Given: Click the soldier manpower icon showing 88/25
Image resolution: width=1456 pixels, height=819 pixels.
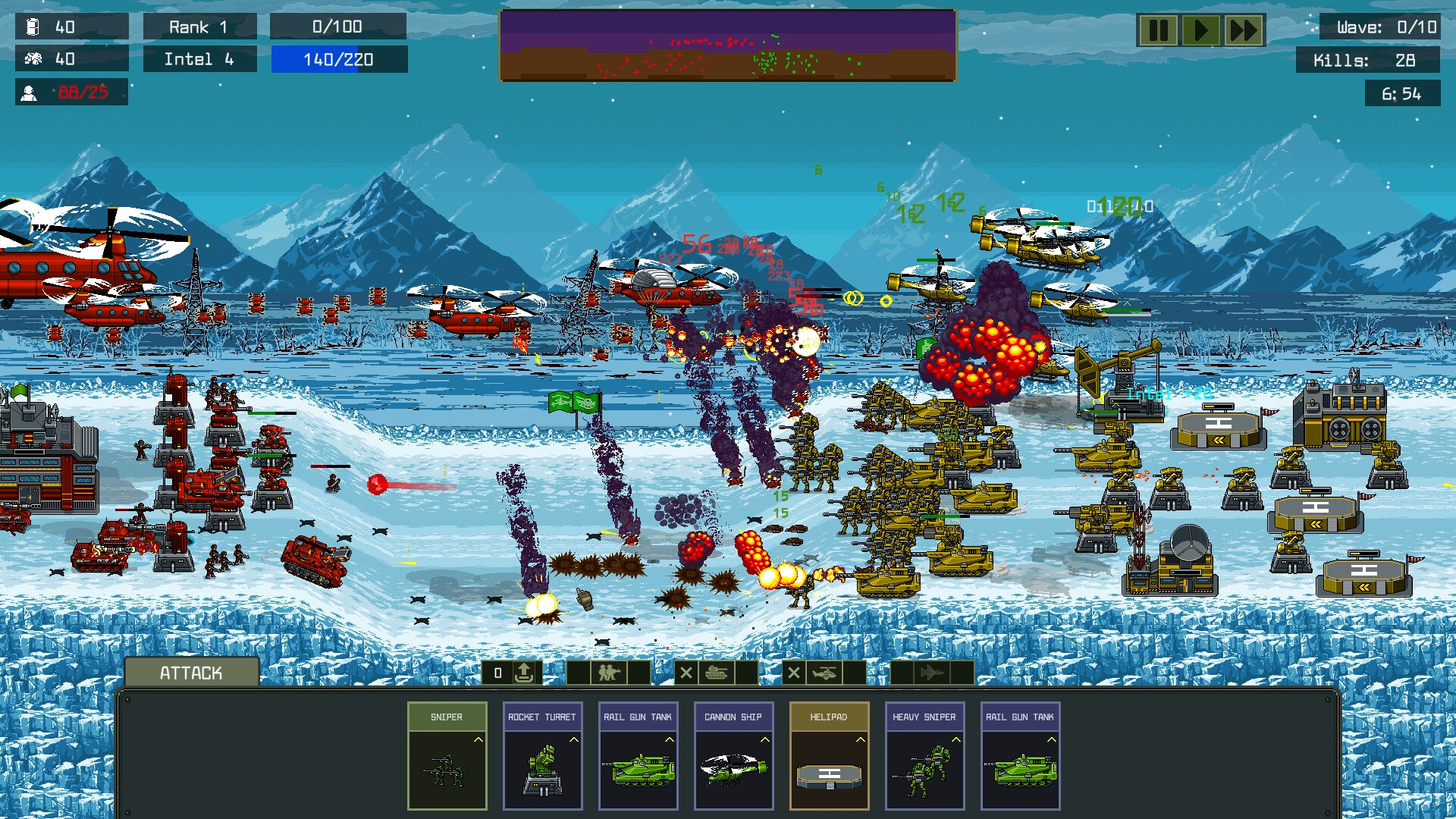Looking at the screenshot, I should tap(30, 93).
